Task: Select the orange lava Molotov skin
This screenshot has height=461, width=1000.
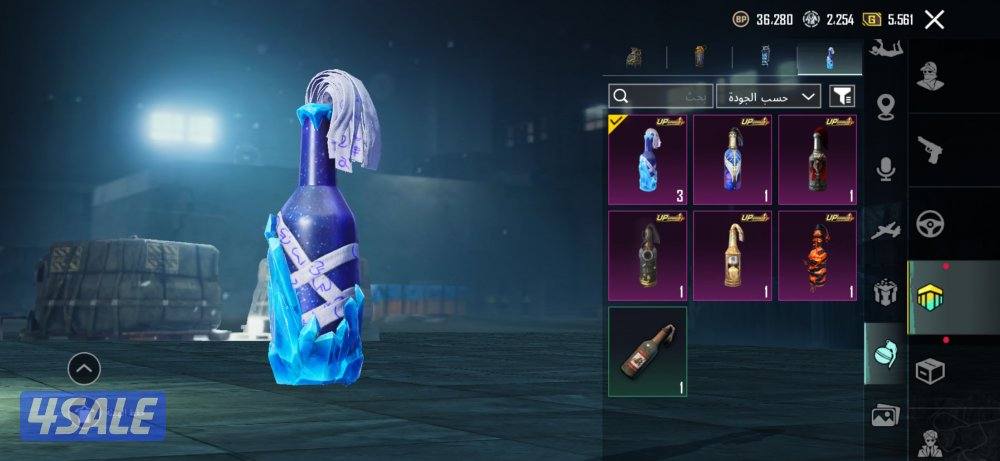Action: pyautogui.click(x=817, y=255)
